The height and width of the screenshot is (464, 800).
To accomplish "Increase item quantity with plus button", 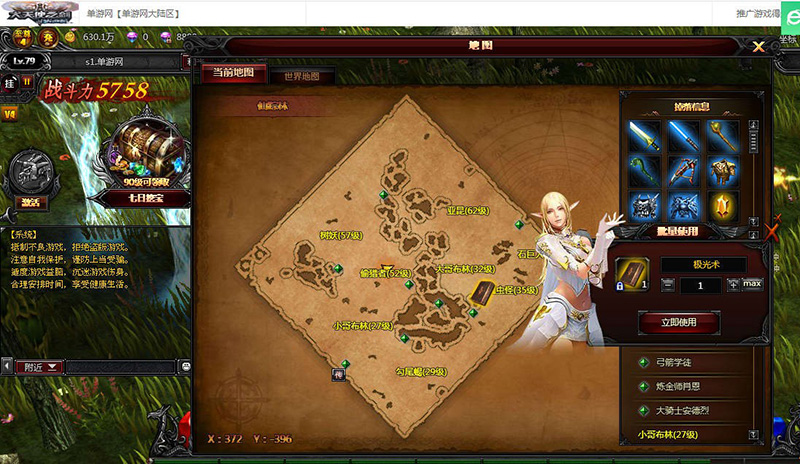I will click(734, 284).
